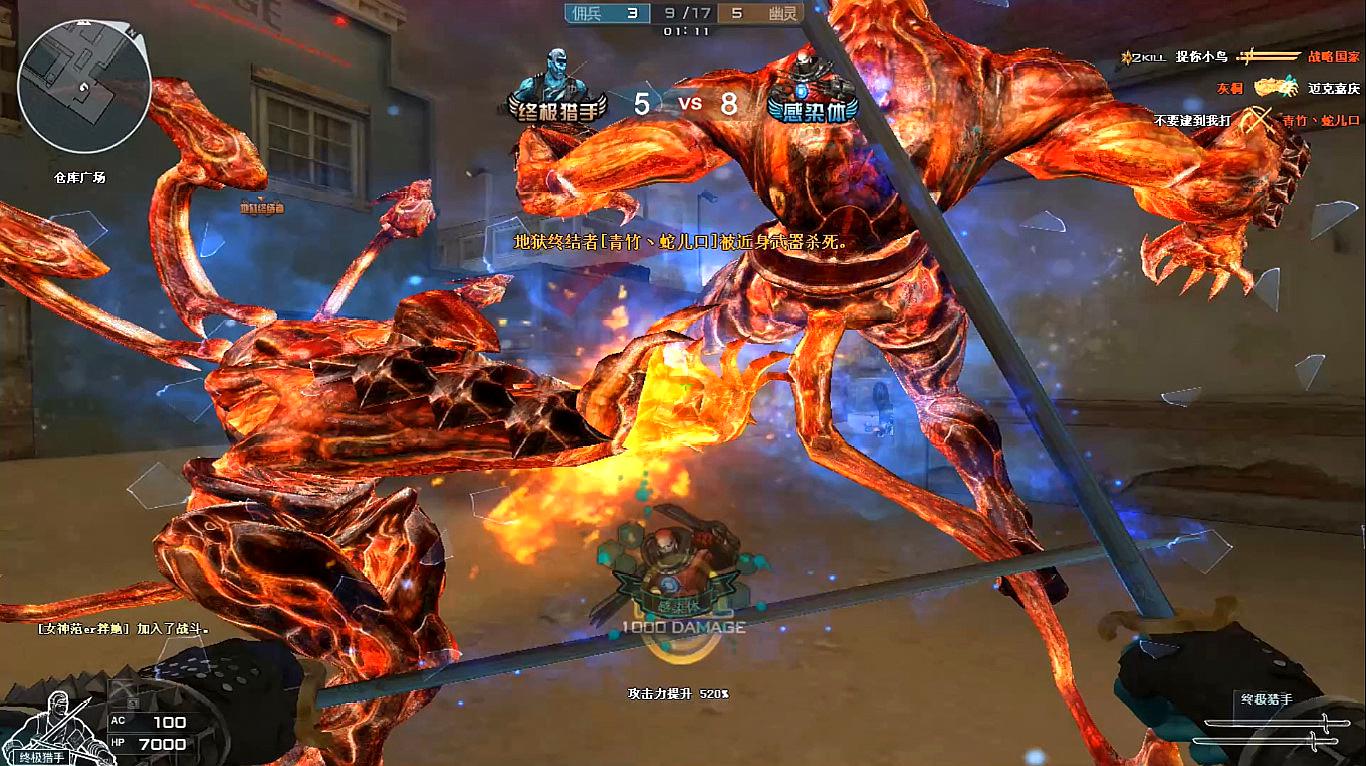The height and width of the screenshot is (766, 1366).
Task: Select the dual swords weapon icon
Action: [1270, 732]
